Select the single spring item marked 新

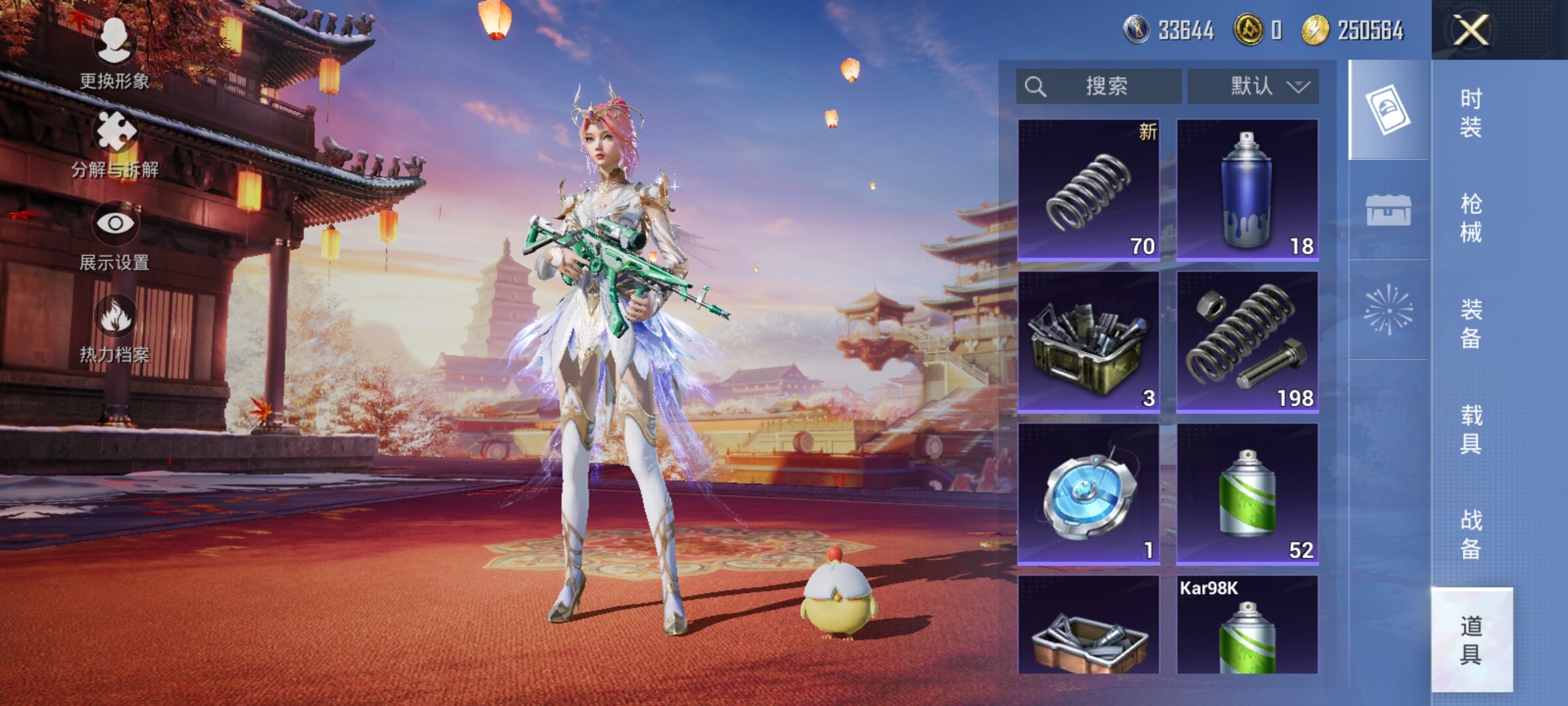pyautogui.click(x=1088, y=190)
